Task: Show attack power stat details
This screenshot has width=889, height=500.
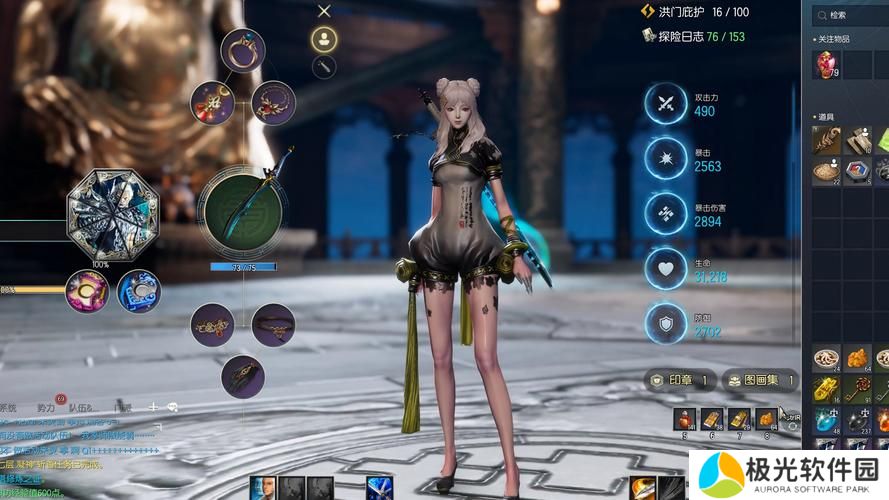Action: (665, 103)
